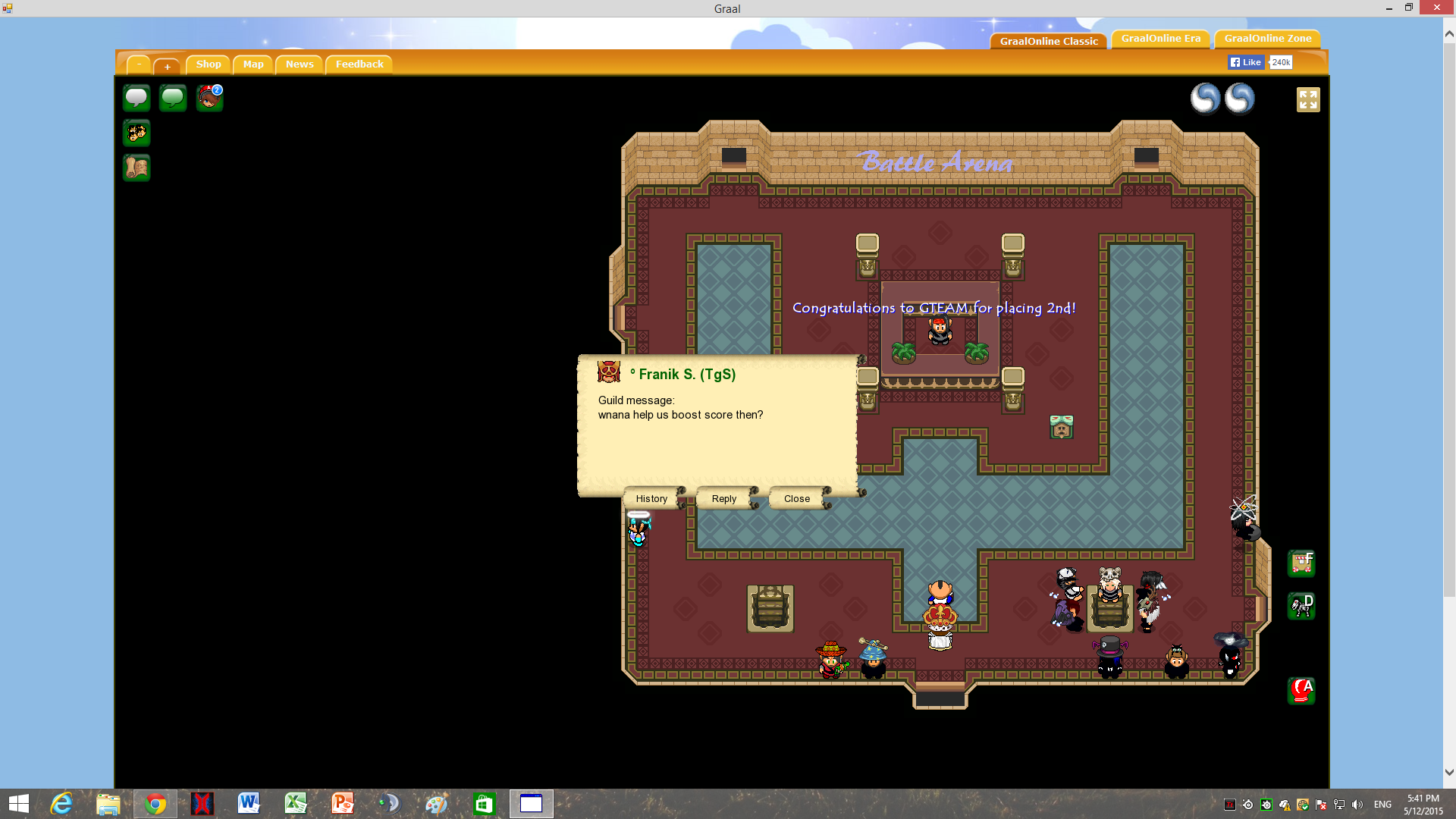Click the Facebook Like button
Image resolution: width=1456 pixels, height=819 pixels.
click(x=1246, y=62)
